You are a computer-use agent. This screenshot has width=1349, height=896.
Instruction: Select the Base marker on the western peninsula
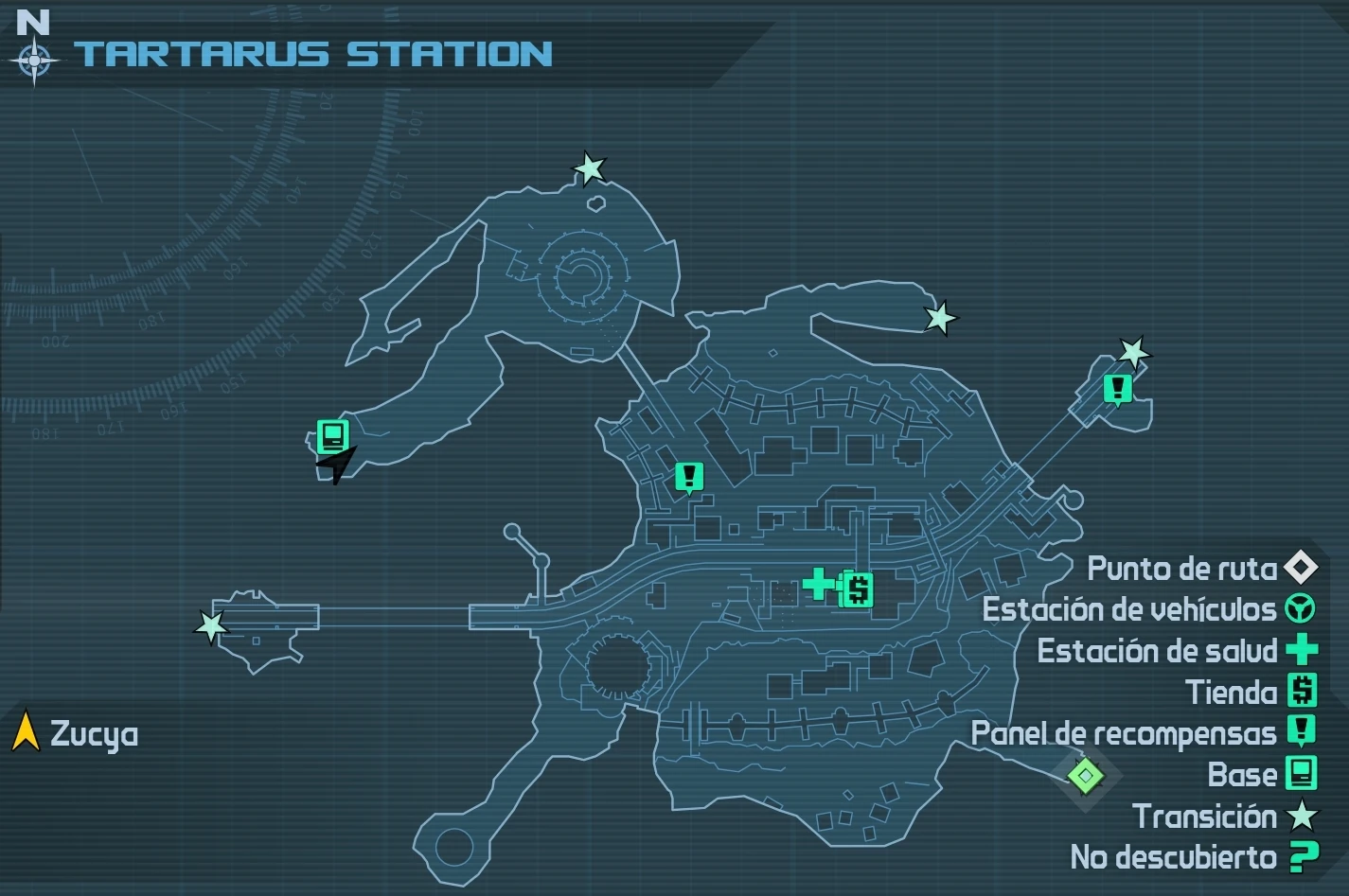(332, 436)
